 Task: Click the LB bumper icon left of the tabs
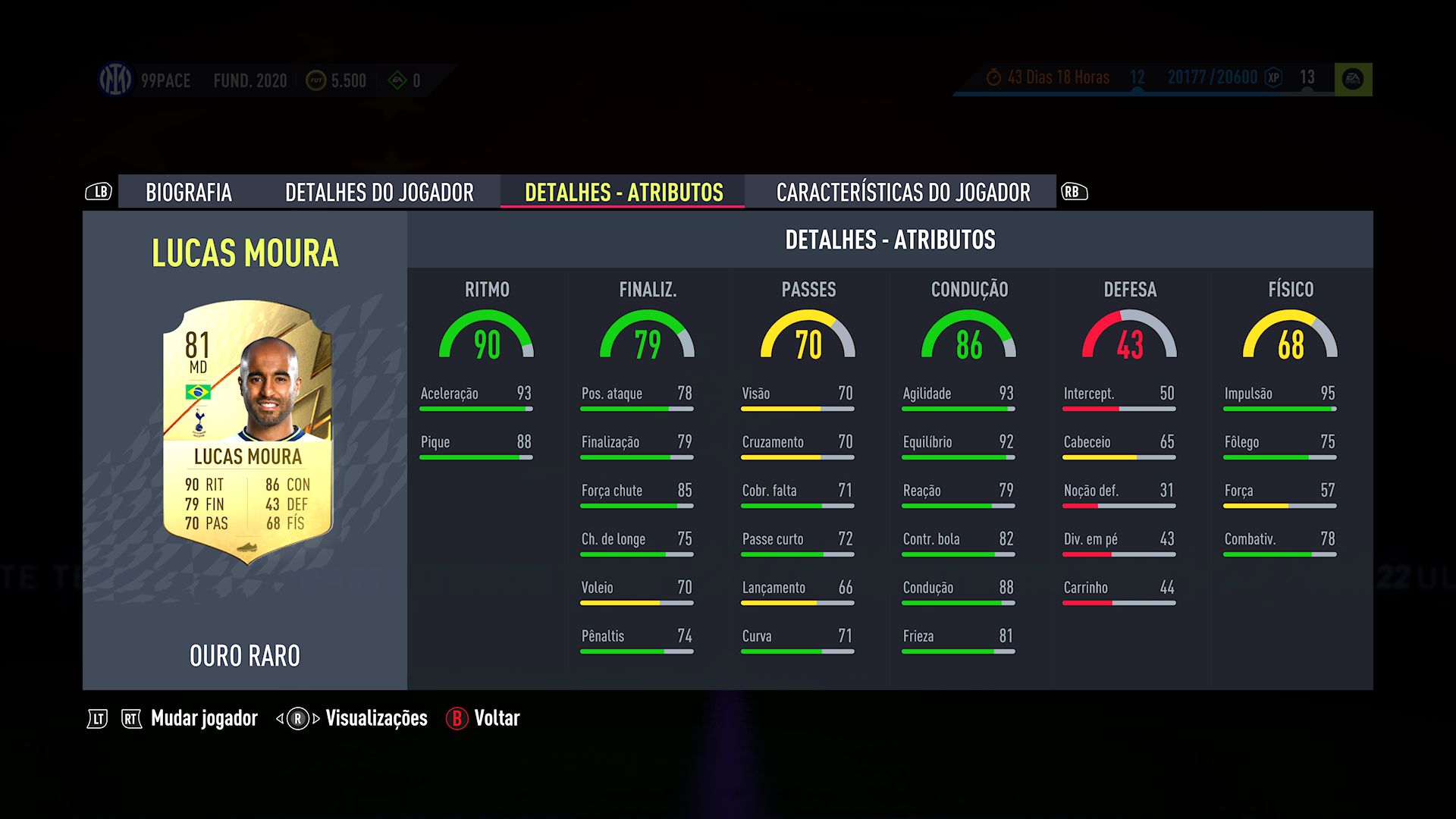point(99,192)
